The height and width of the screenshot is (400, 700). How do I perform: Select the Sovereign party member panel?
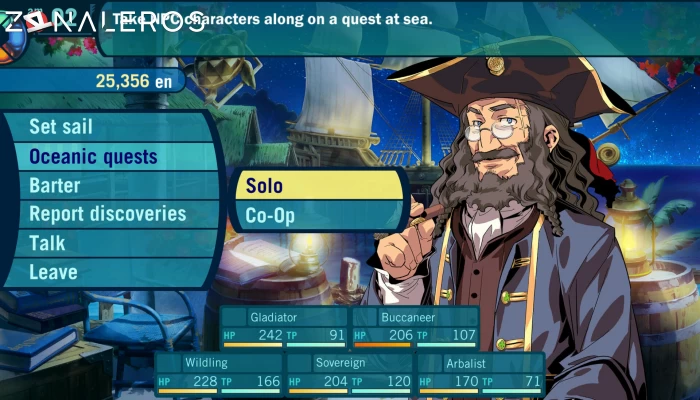click(349, 372)
